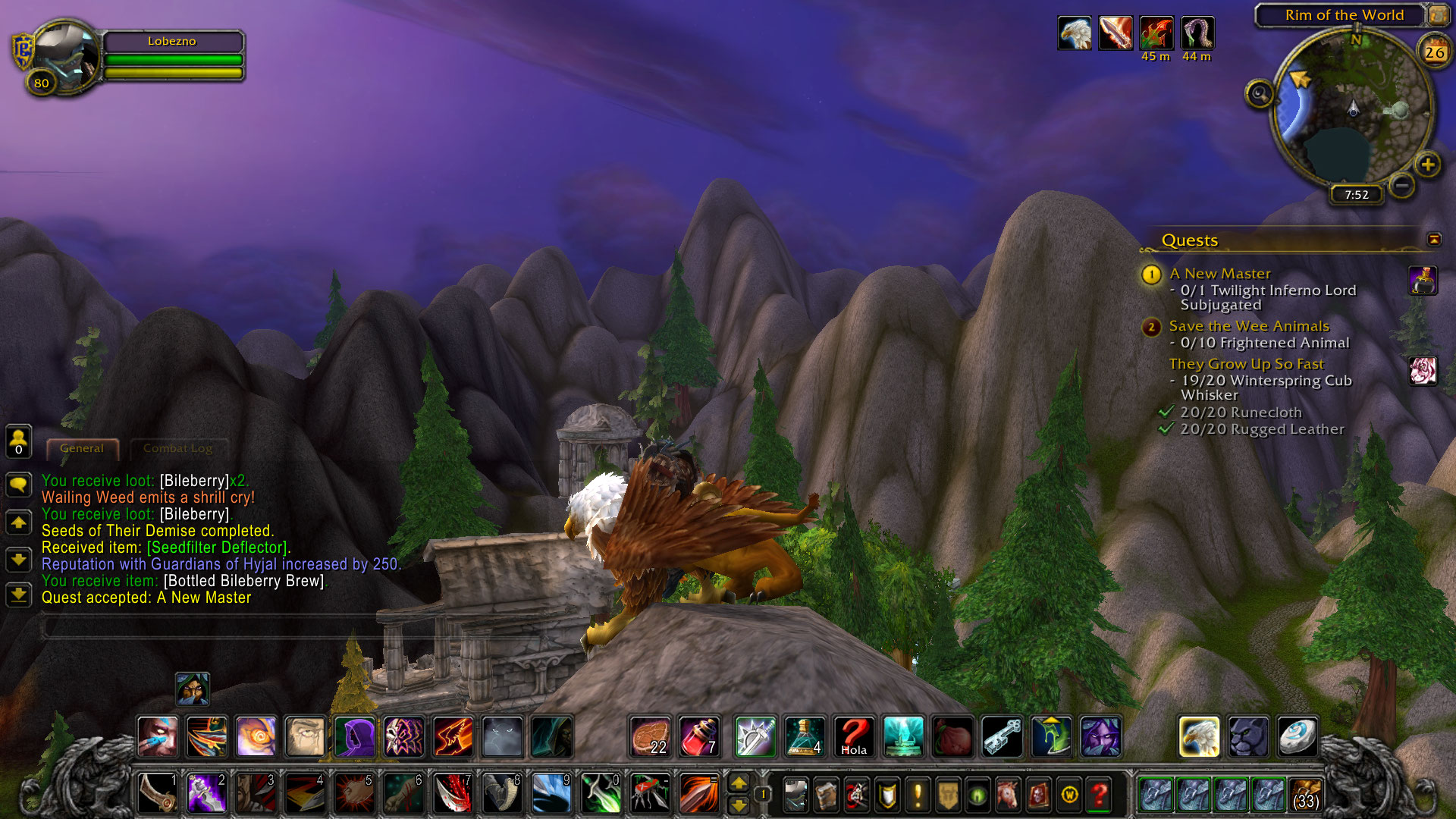Screen dimensions: 1456x819
Task: Zoom in on the minimap
Action: (x=1427, y=165)
